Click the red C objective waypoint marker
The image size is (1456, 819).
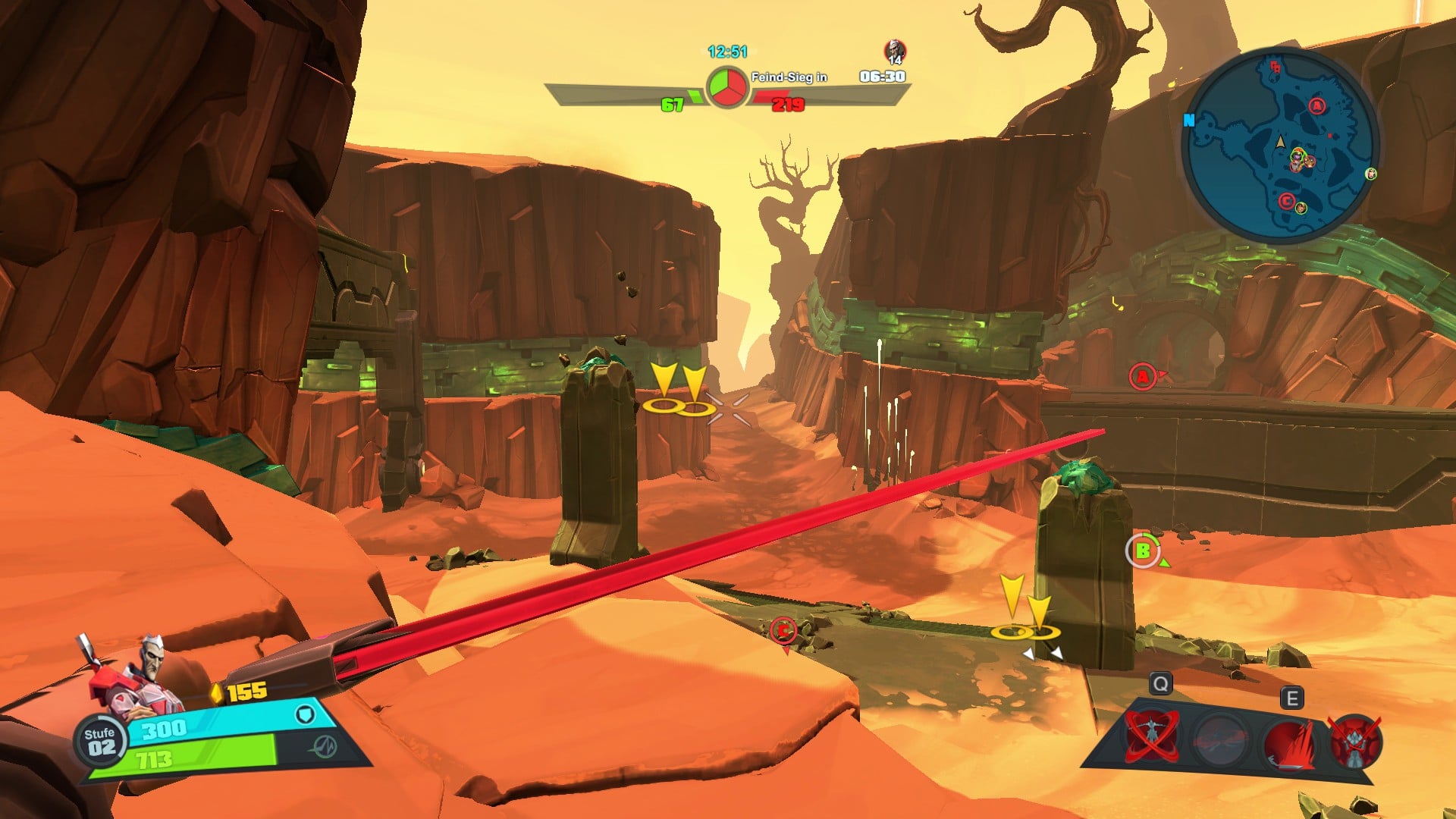tap(783, 629)
